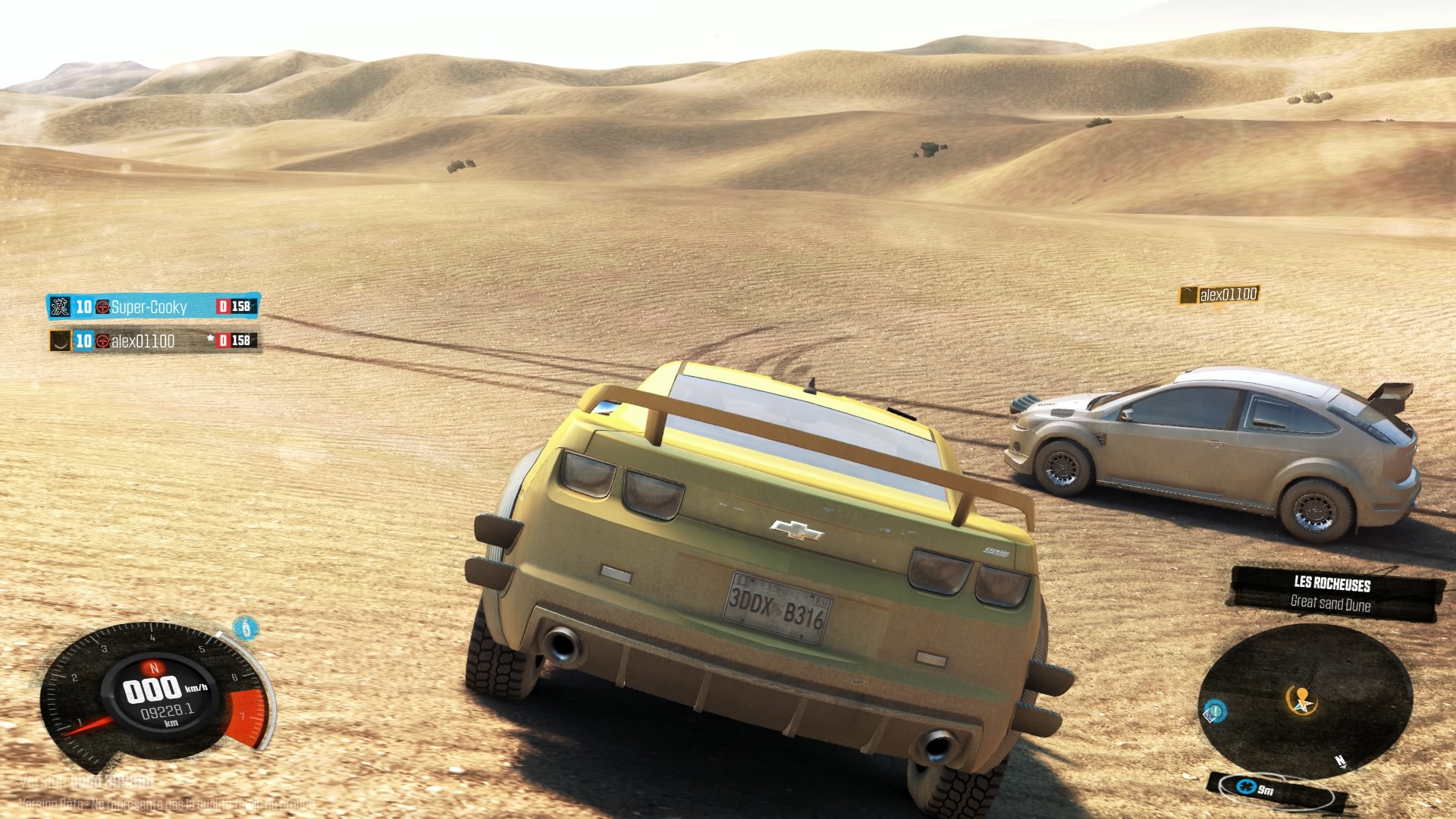Select Super-Cooky in the crew list
1456x819 pixels.
point(149,306)
